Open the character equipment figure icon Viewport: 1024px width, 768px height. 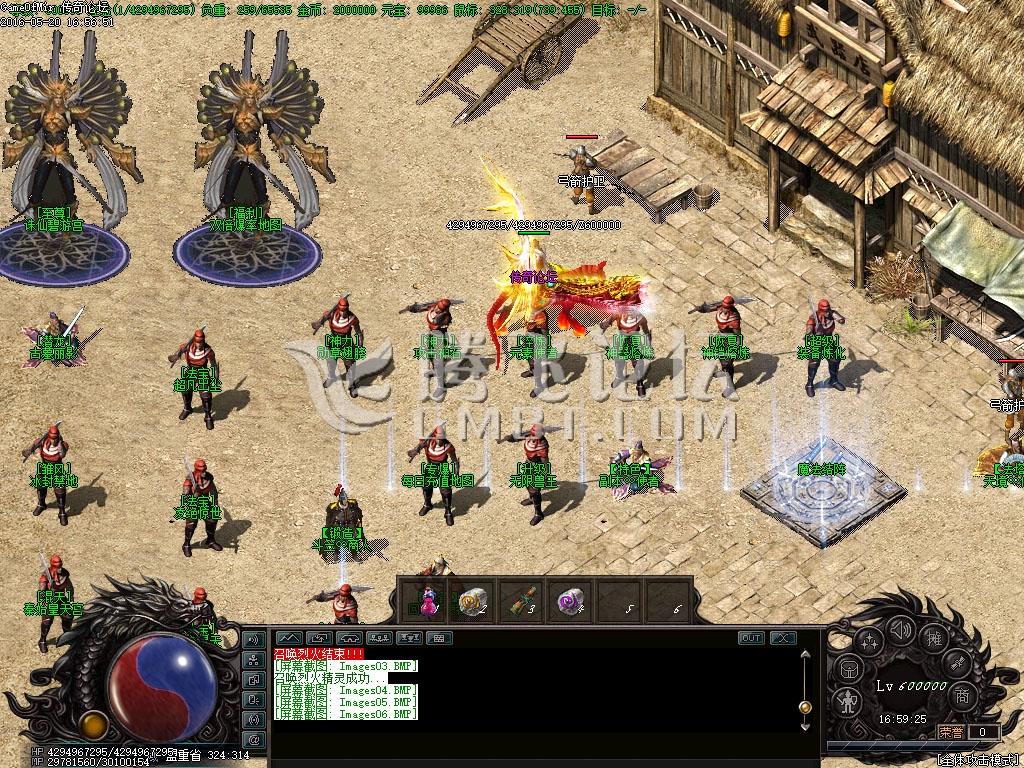(x=847, y=700)
